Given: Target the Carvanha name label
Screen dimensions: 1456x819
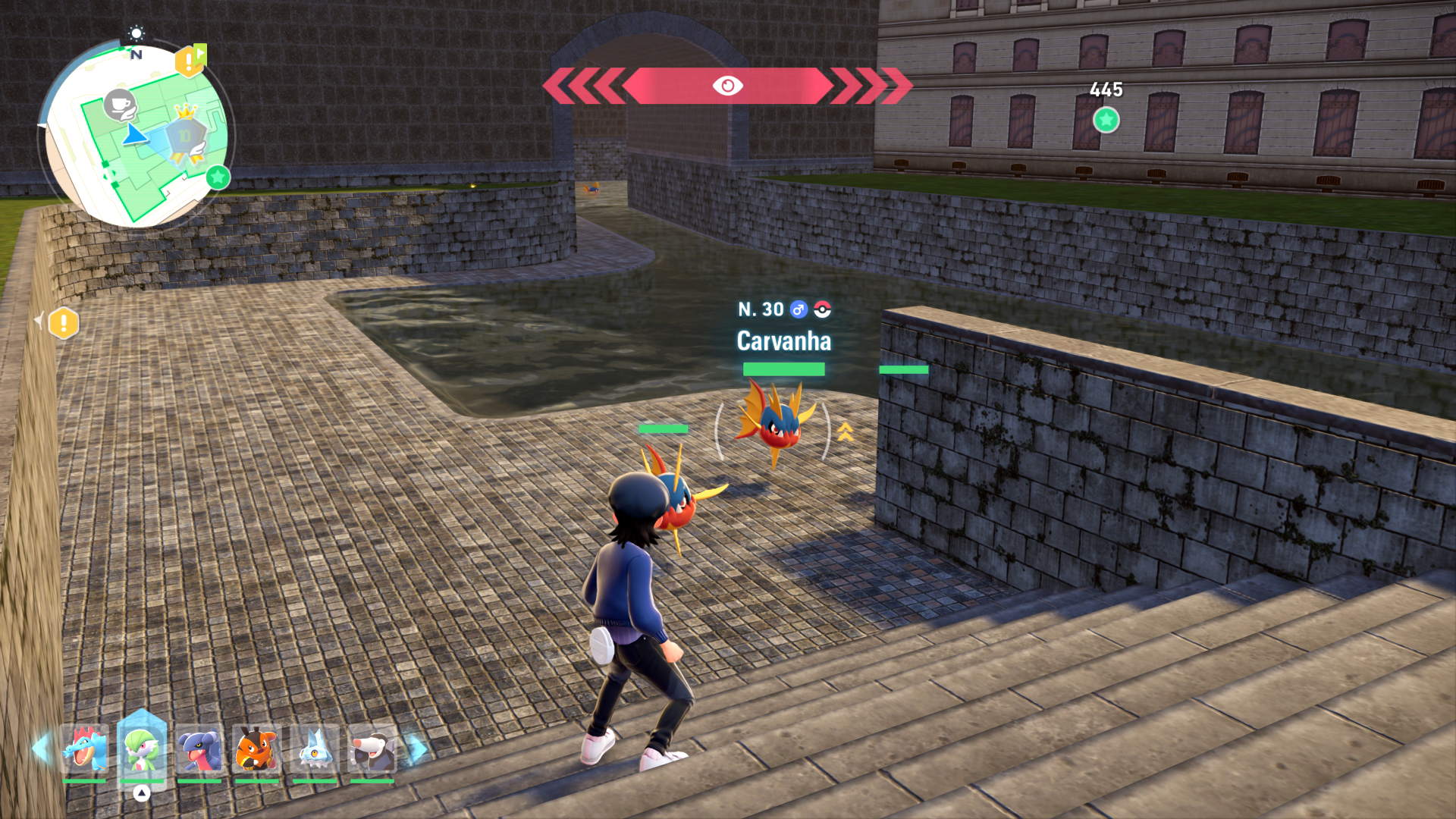Looking at the screenshot, I should click(x=783, y=341).
